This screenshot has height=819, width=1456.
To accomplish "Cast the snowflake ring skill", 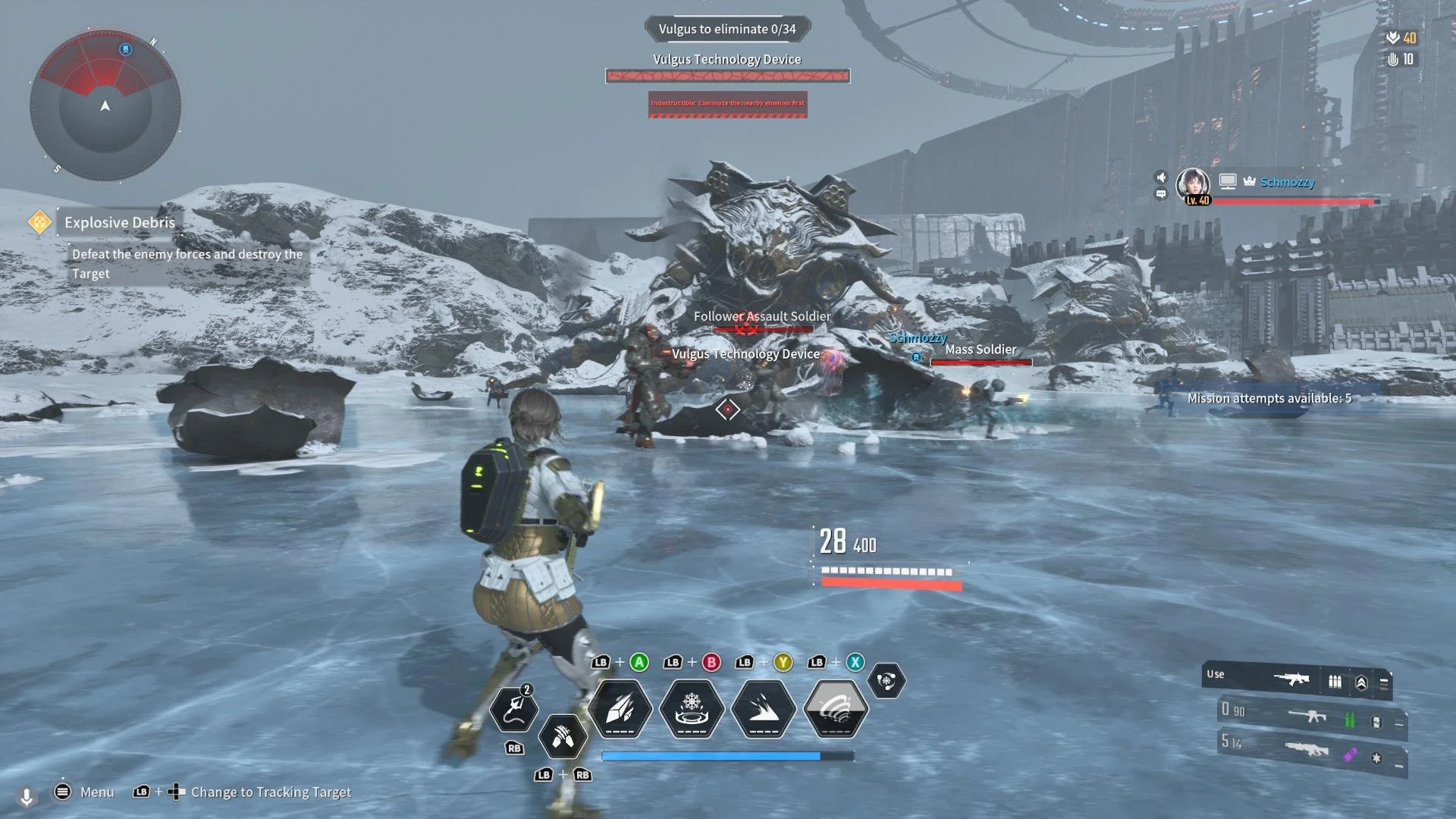I will point(692,709).
